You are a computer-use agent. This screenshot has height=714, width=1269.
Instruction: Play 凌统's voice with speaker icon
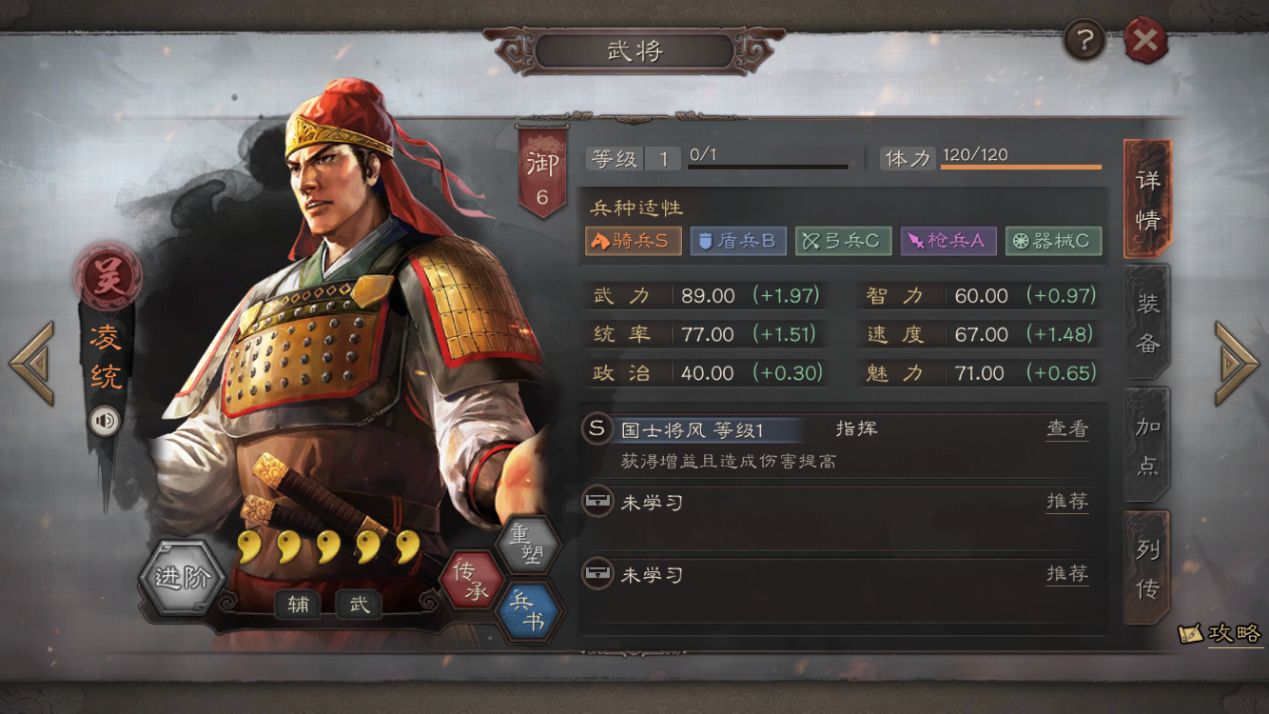click(x=104, y=421)
